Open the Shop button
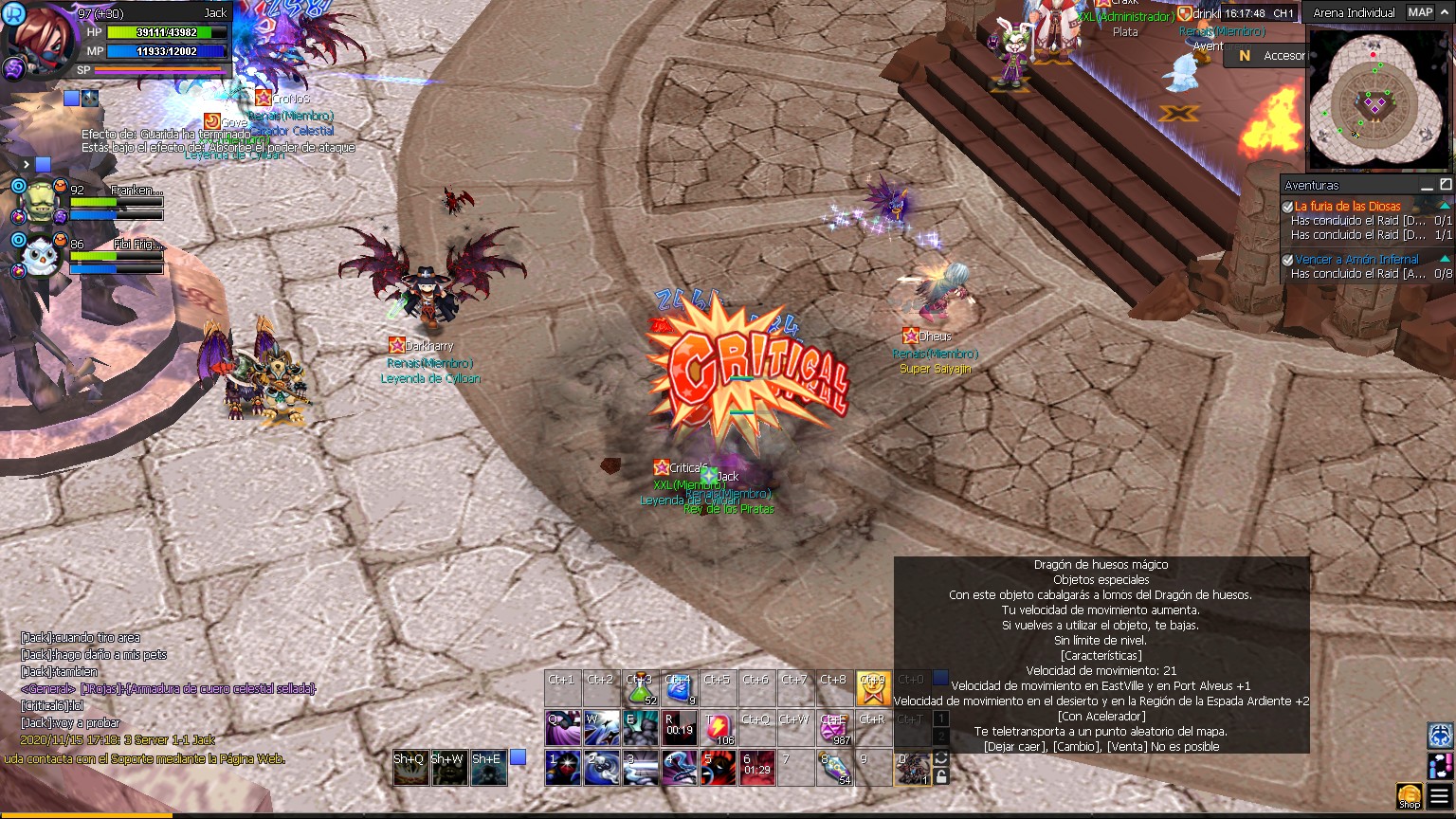 pyautogui.click(x=1410, y=796)
